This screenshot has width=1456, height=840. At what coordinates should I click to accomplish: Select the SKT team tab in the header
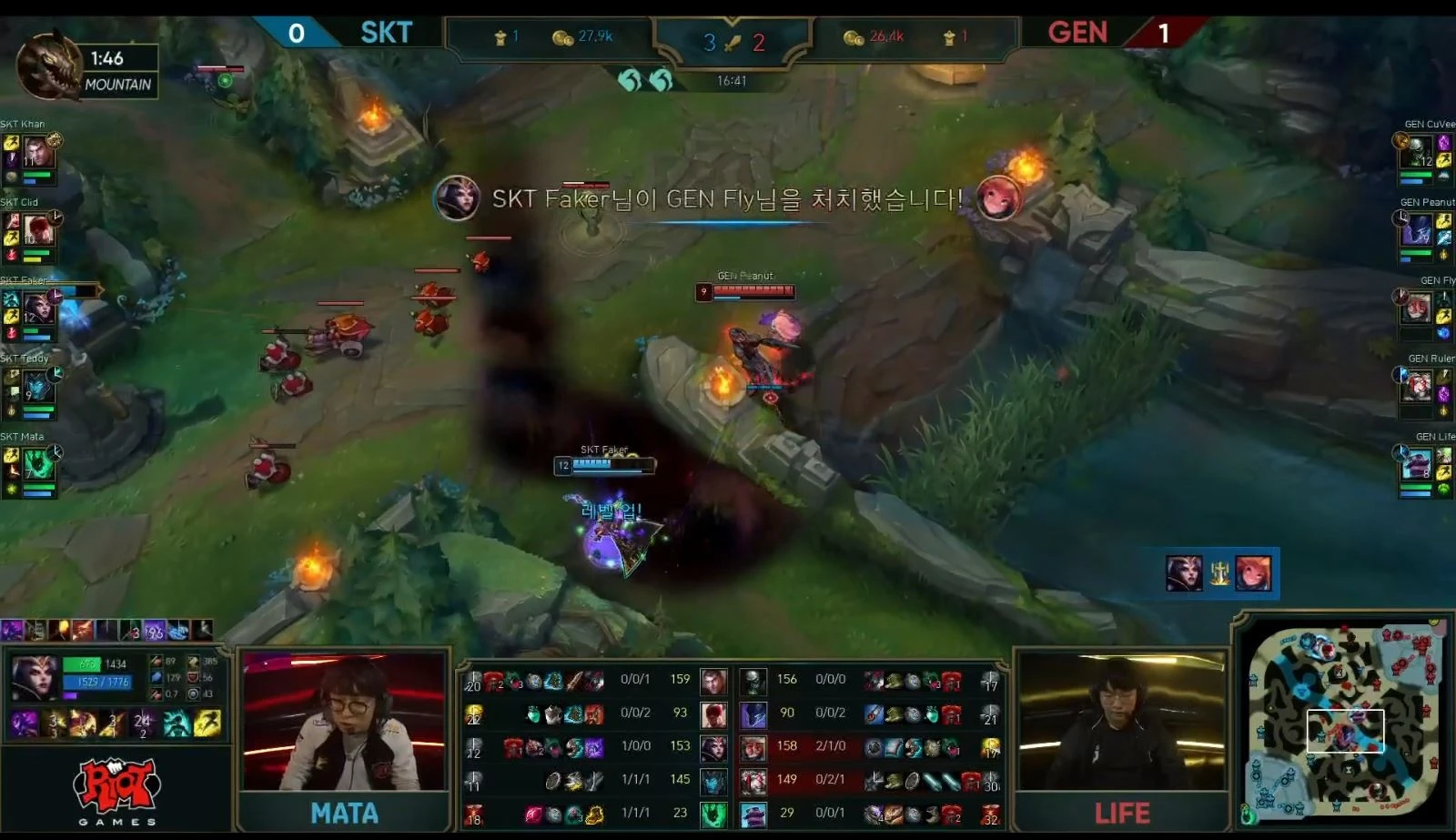point(386,32)
